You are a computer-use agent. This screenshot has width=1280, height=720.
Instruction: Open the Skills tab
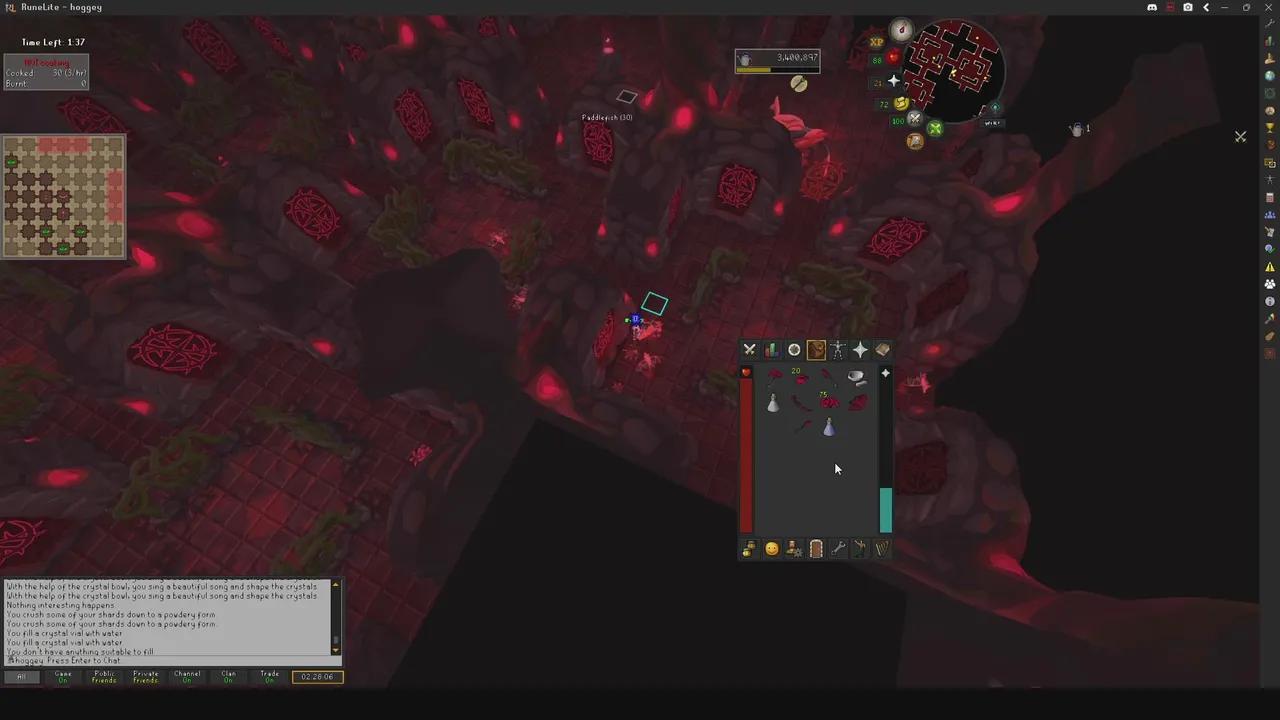tap(771, 349)
